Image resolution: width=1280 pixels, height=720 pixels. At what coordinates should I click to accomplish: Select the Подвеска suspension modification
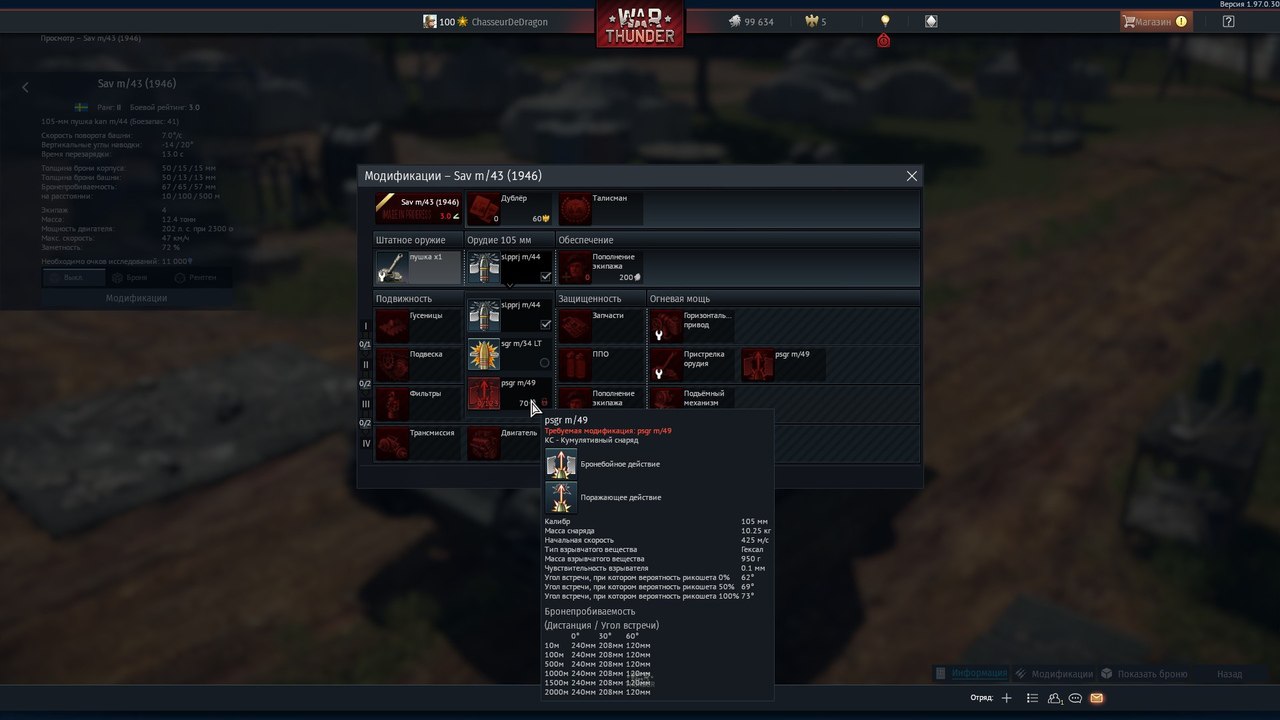[x=418, y=364]
